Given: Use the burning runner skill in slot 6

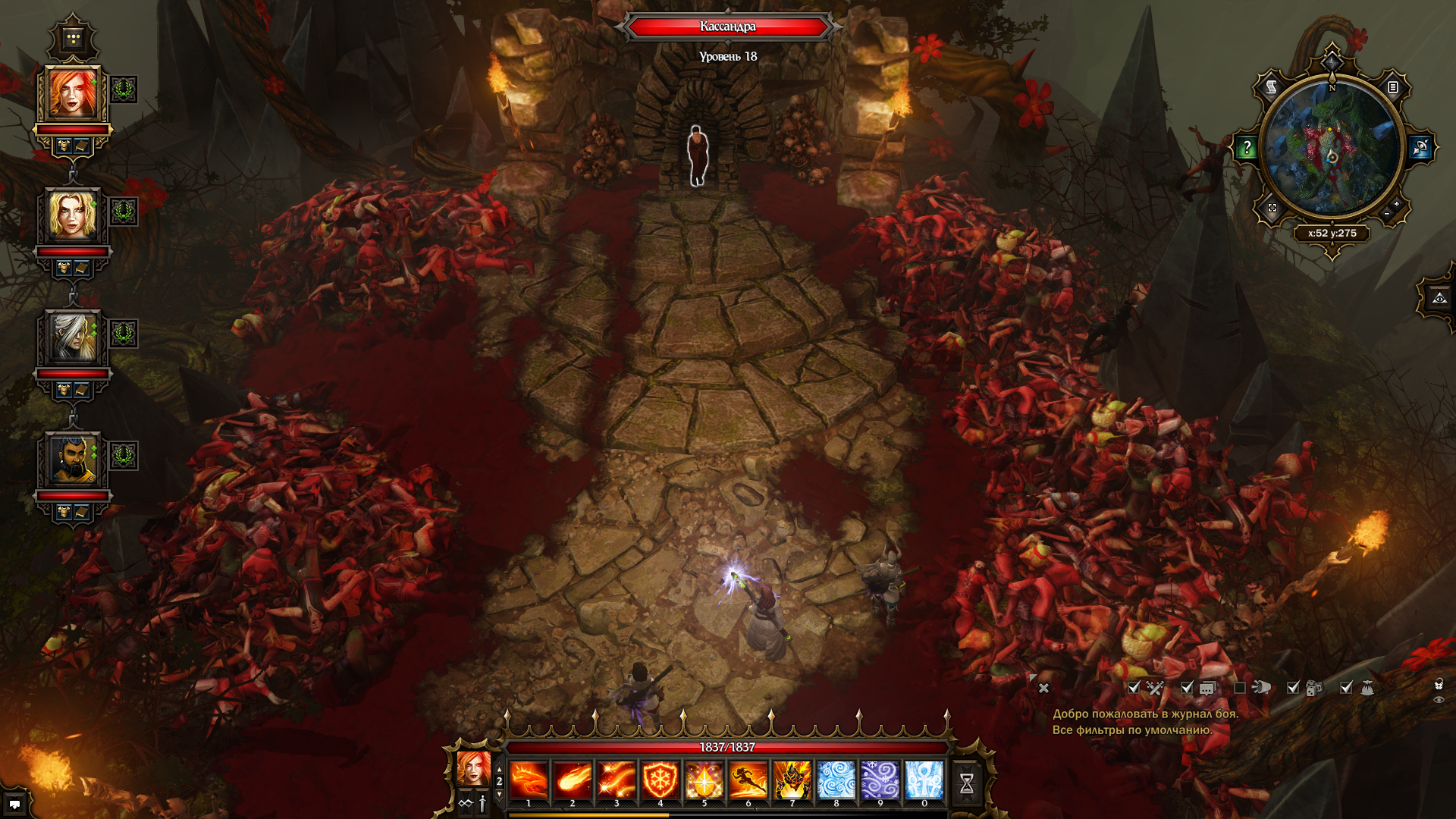Looking at the screenshot, I should (748, 780).
